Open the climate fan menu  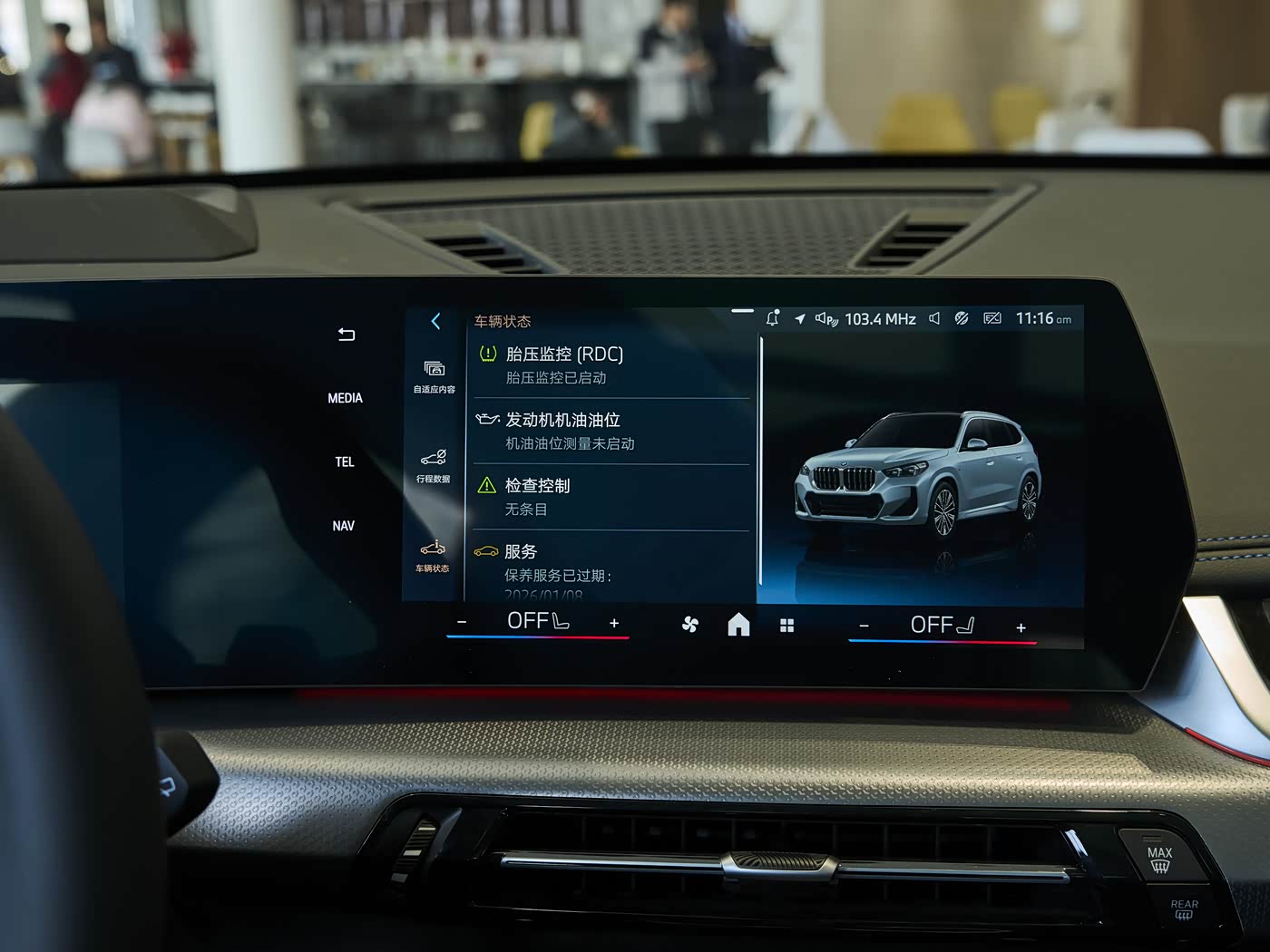pos(689,624)
